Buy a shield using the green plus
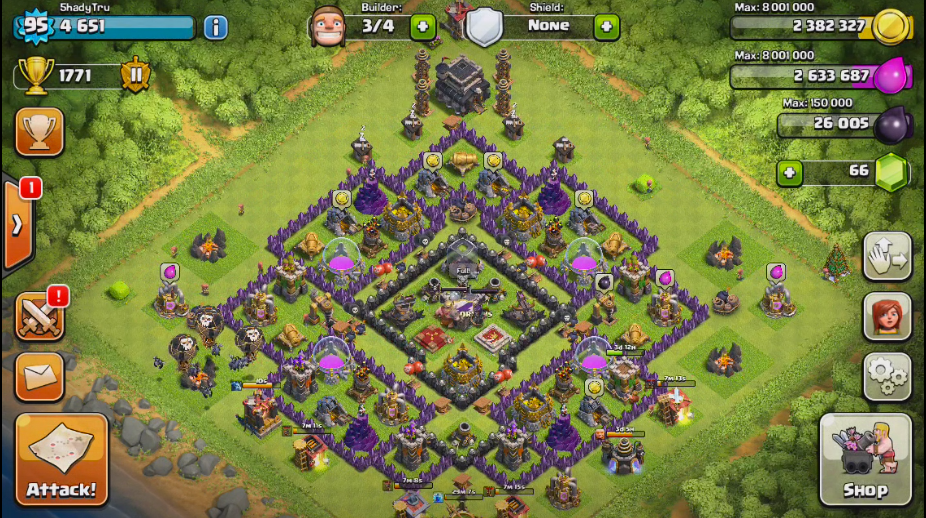The height and width of the screenshot is (518, 926). coord(606,27)
